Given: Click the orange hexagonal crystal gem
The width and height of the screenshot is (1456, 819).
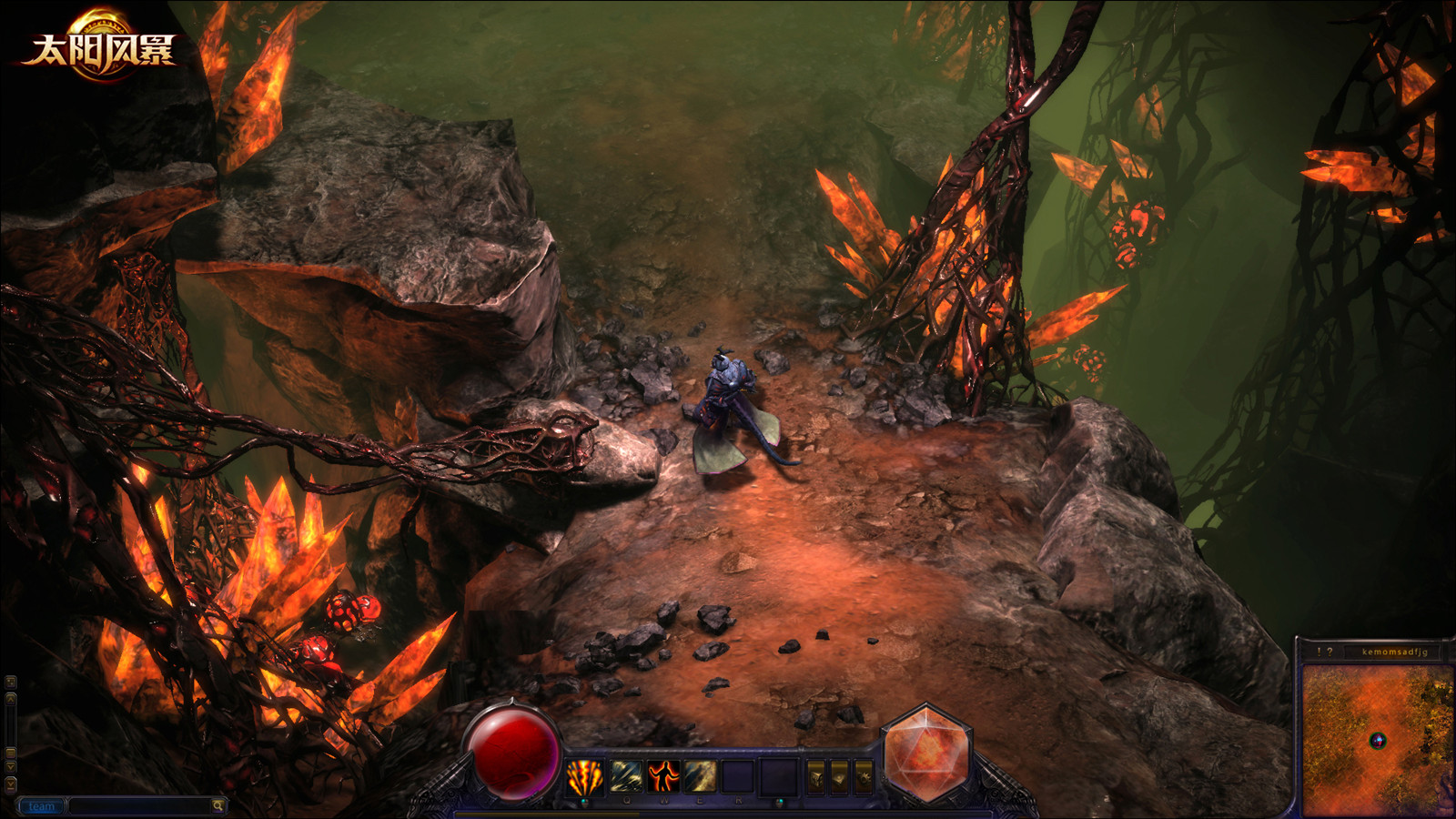Looking at the screenshot, I should coord(925,753).
